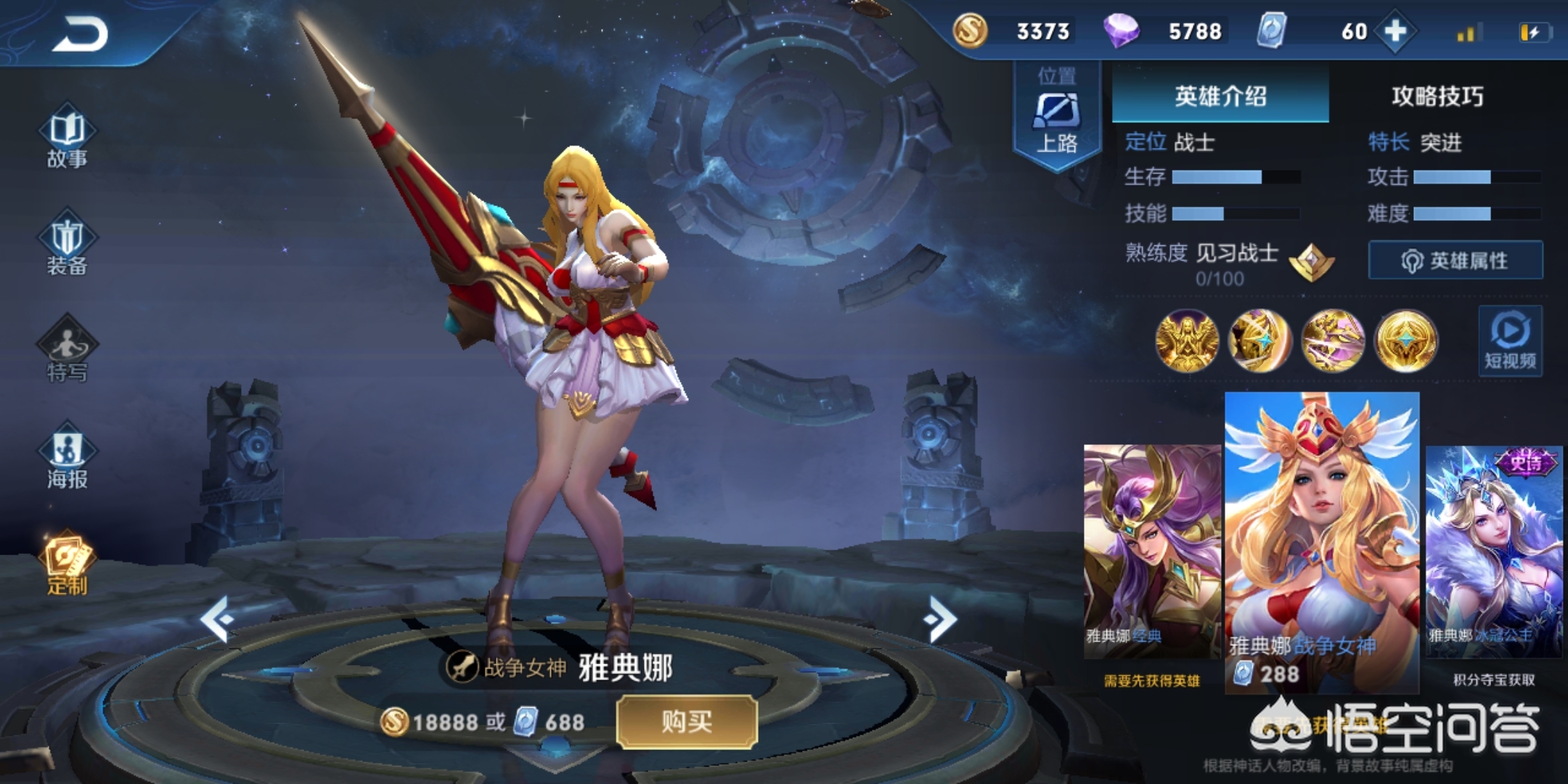The image size is (1568, 784).
Task: View the fourth skill icon with blue star
Action: click(1406, 340)
